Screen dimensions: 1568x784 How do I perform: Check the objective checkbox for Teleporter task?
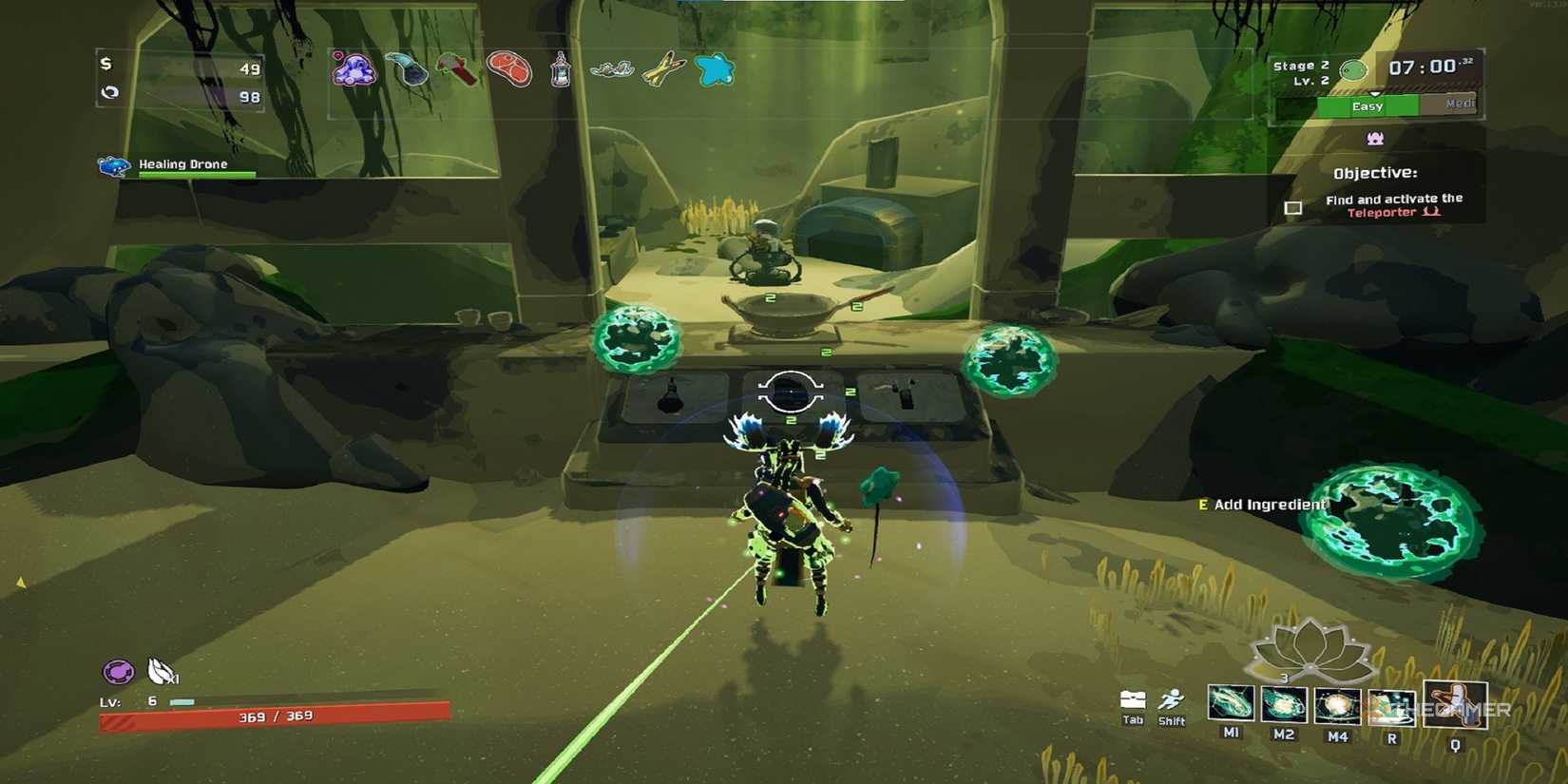pyautogui.click(x=1293, y=206)
